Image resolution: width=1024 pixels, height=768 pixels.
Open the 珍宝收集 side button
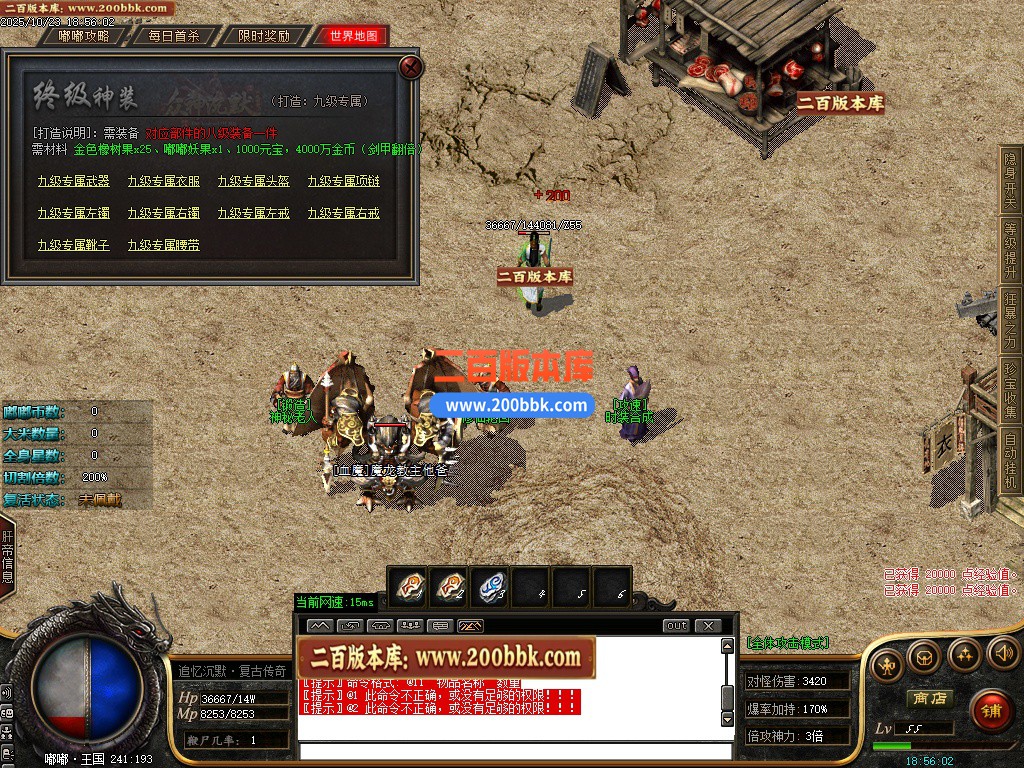(x=1010, y=392)
